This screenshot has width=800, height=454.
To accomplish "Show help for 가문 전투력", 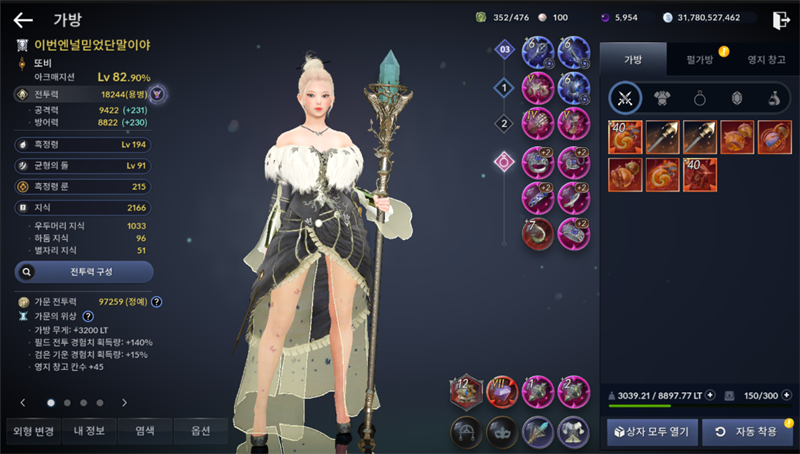I will [x=157, y=302].
